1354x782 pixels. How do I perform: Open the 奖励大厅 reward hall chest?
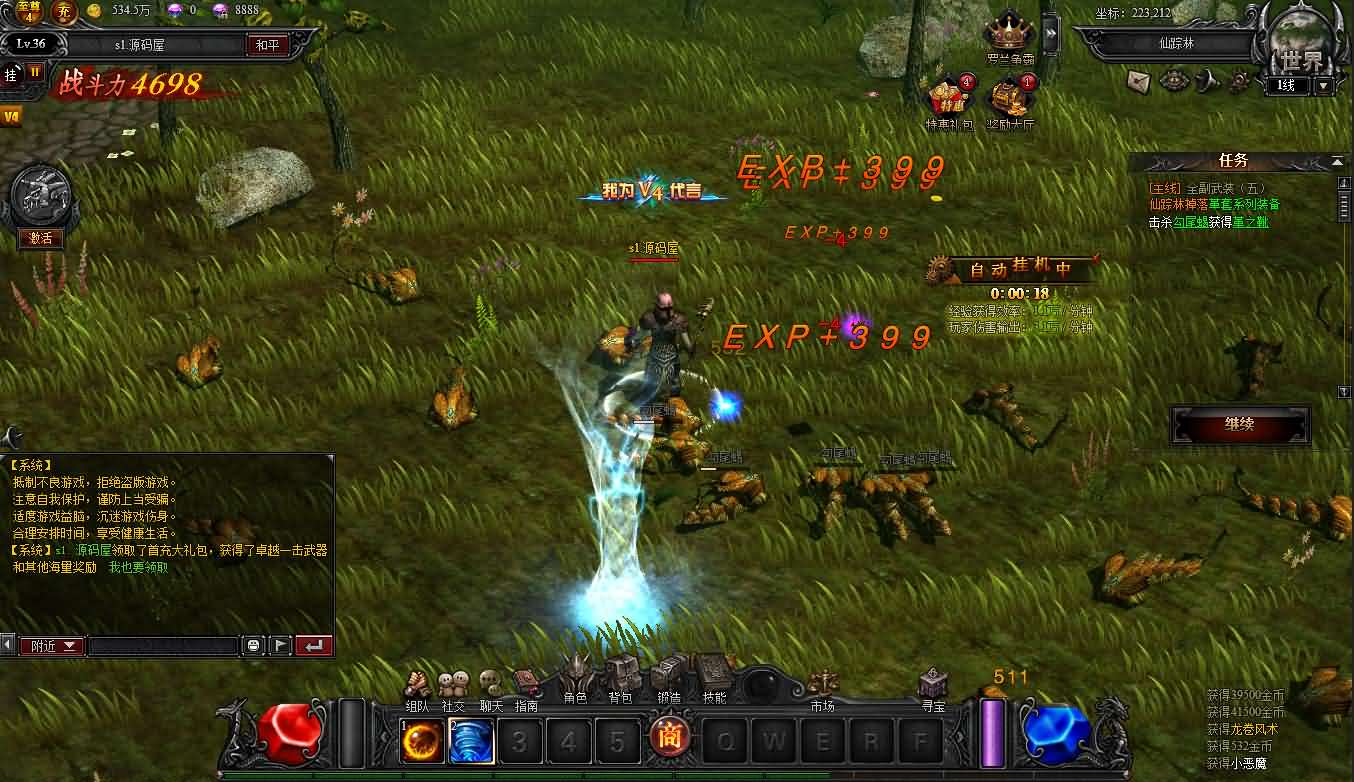(x=1009, y=100)
